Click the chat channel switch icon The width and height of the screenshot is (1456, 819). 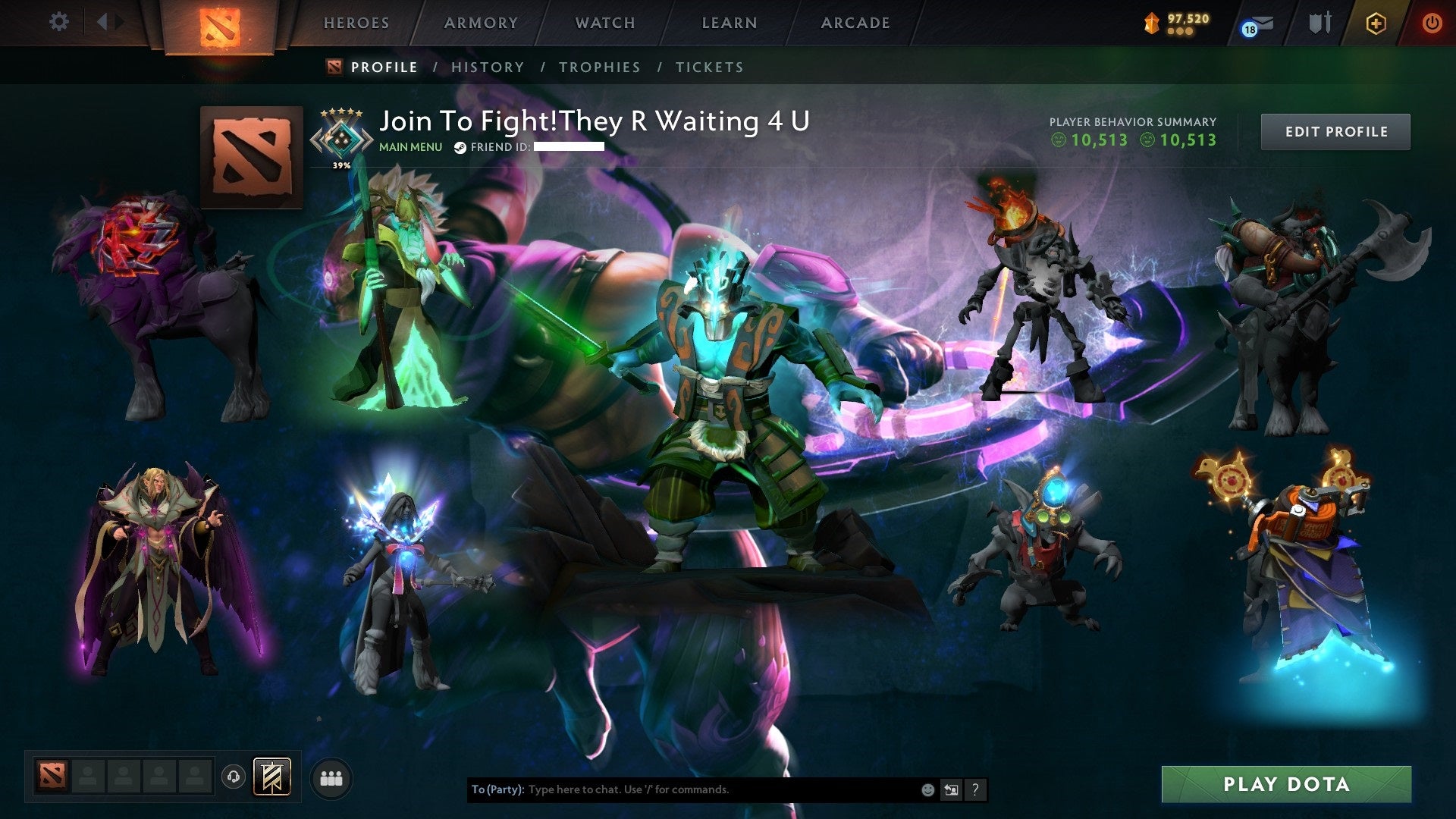pos(951,789)
